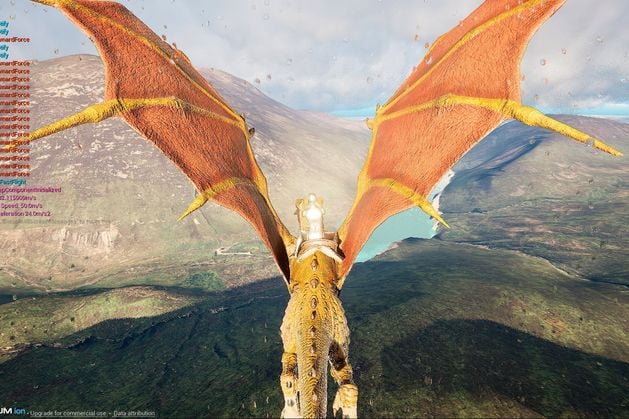Follow the Upgrade for commercial use link

click(x=70, y=412)
